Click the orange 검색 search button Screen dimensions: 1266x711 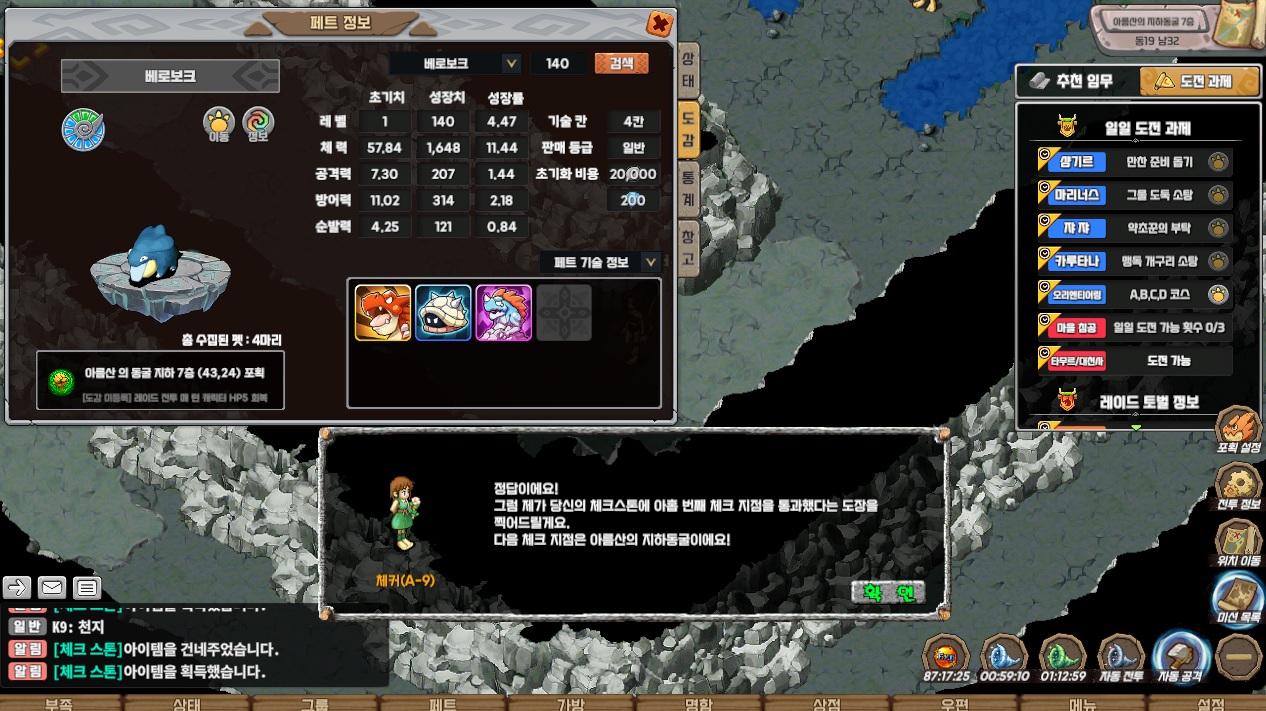pyautogui.click(x=621, y=63)
